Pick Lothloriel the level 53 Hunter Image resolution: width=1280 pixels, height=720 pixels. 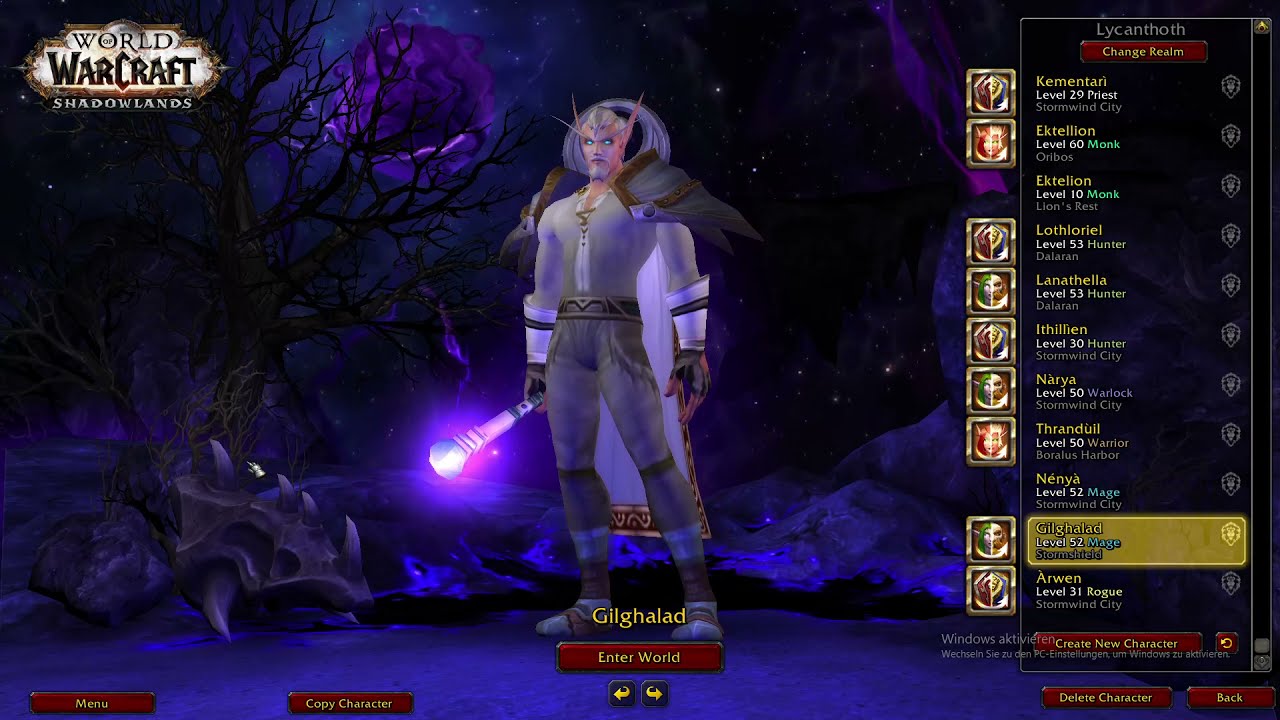[1120, 243]
